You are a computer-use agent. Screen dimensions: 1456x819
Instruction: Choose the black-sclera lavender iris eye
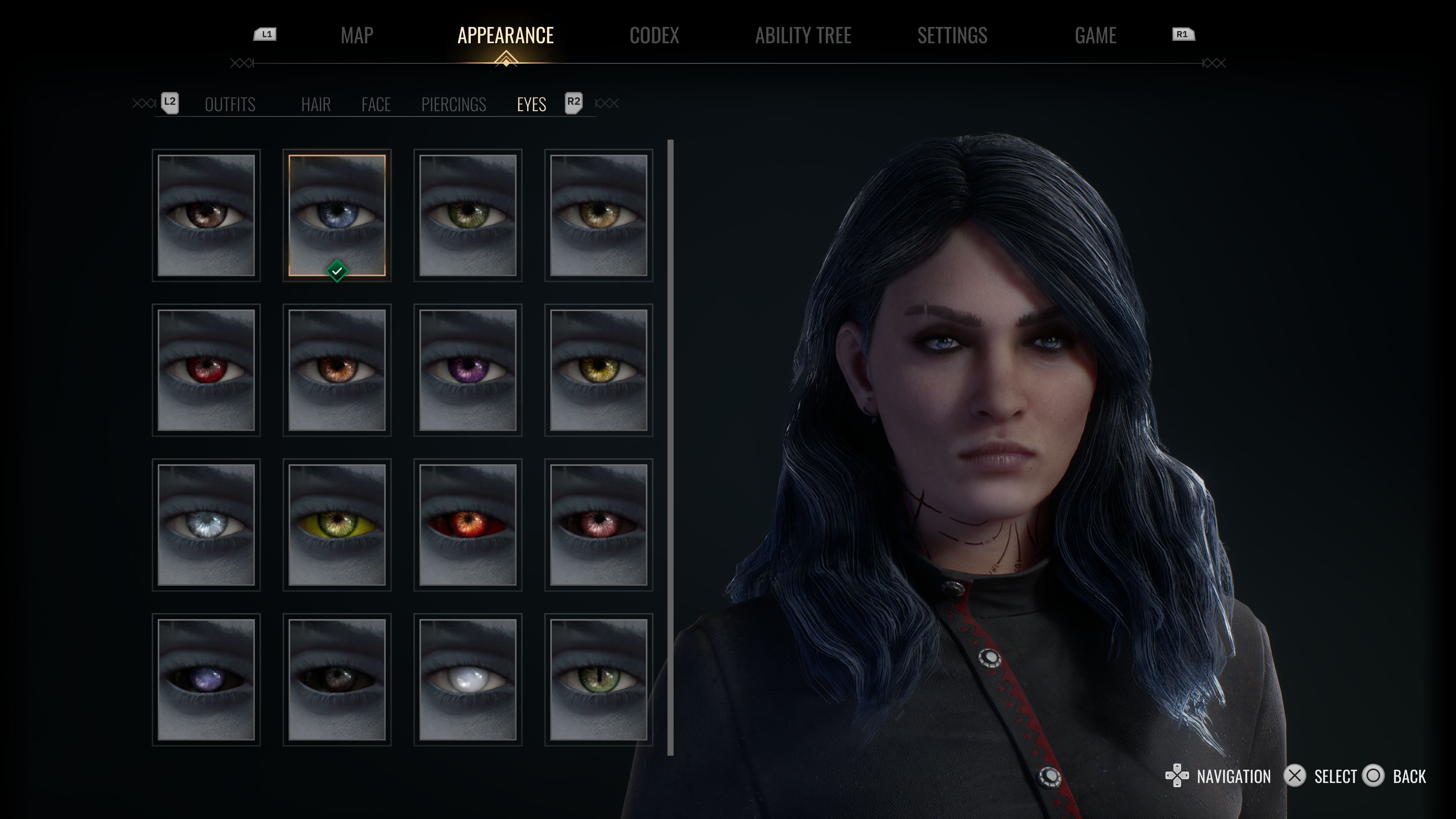click(x=206, y=679)
